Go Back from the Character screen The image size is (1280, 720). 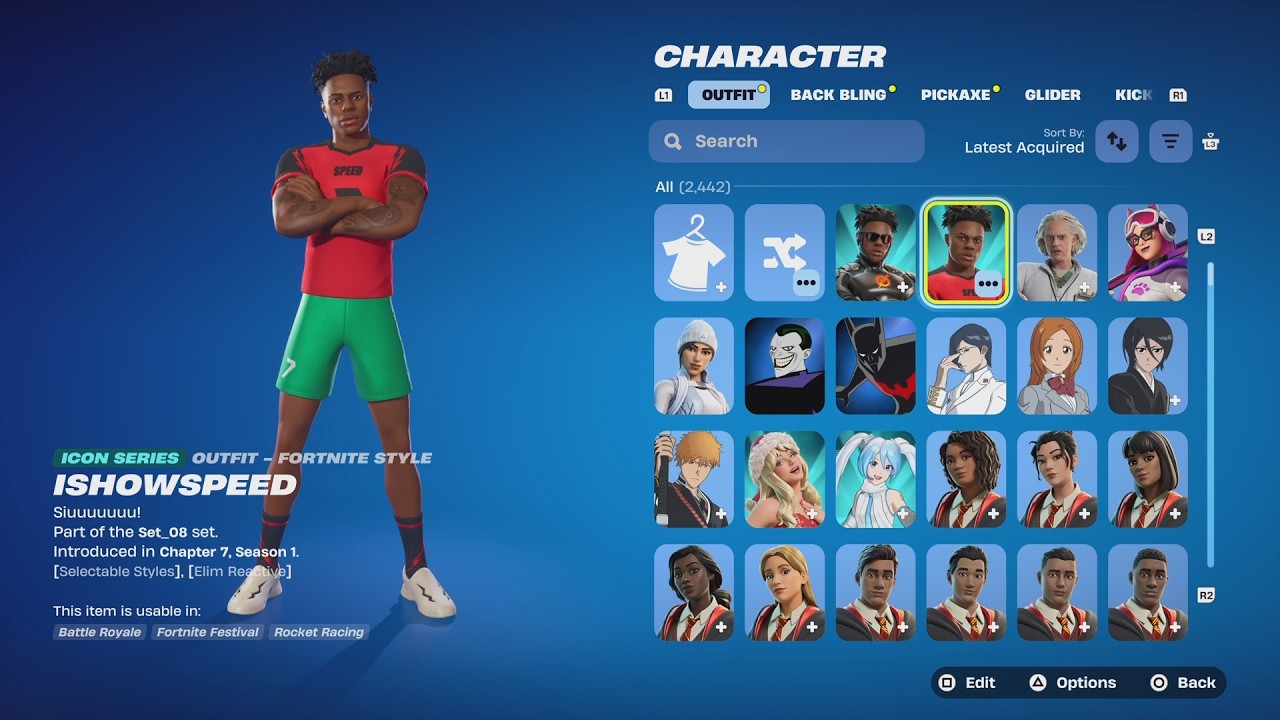point(1183,683)
